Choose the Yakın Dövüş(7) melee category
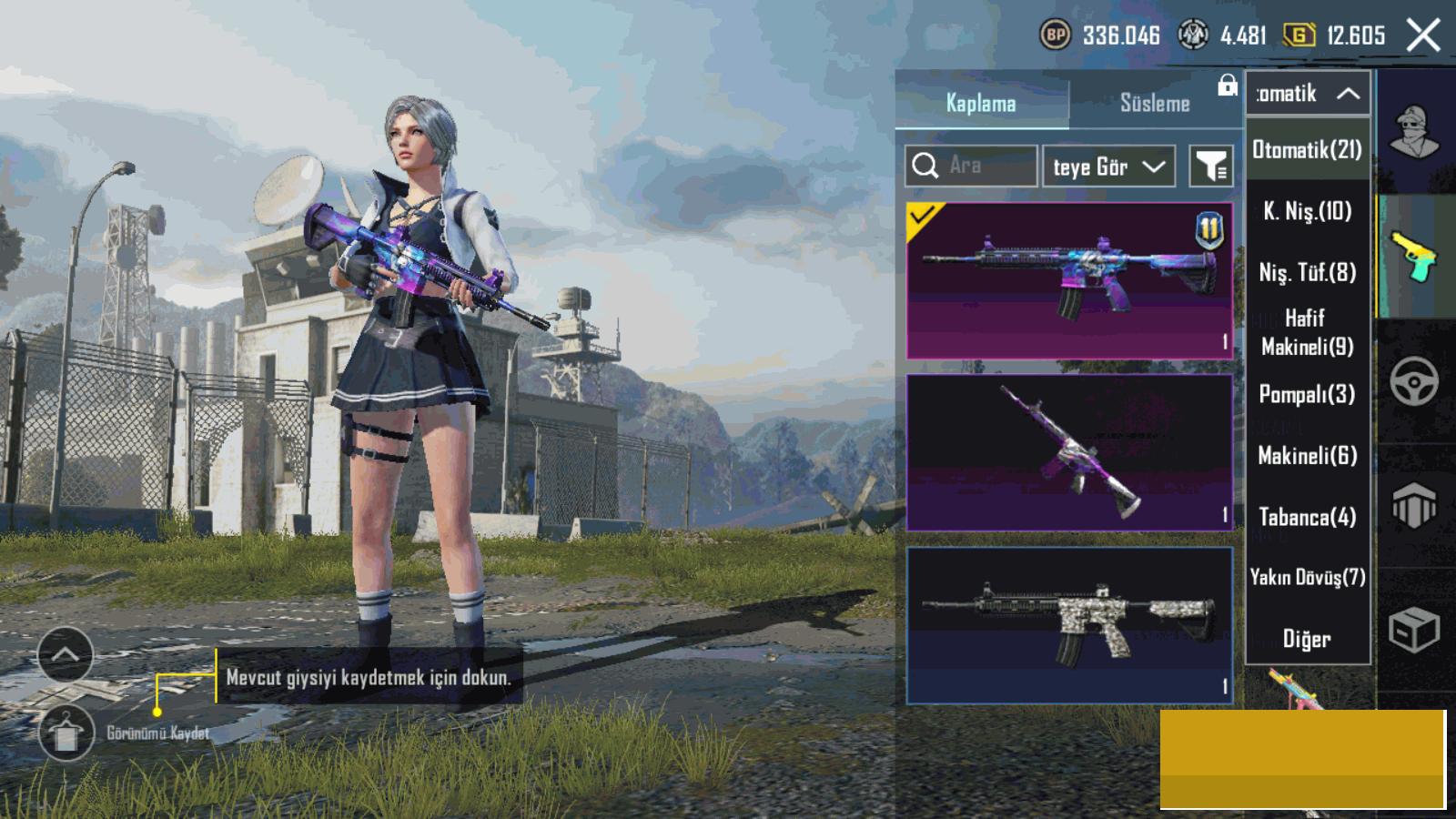The image size is (1456, 819). click(x=1308, y=577)
